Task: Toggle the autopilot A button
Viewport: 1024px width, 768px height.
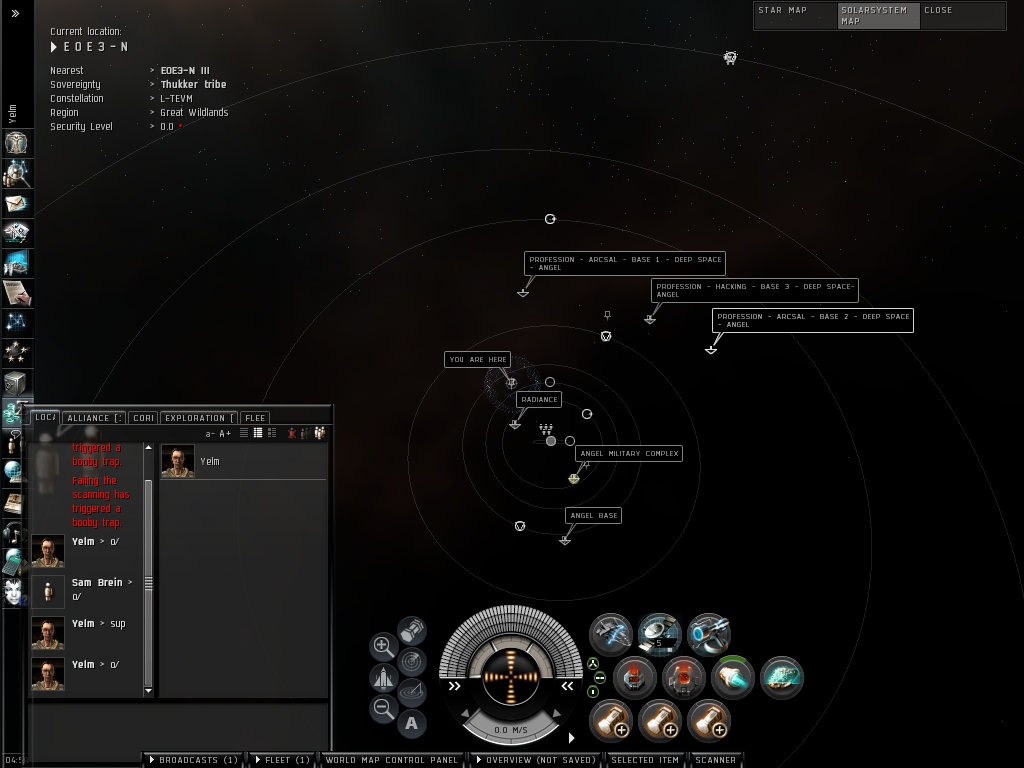Action: click(x=412, y=723)
